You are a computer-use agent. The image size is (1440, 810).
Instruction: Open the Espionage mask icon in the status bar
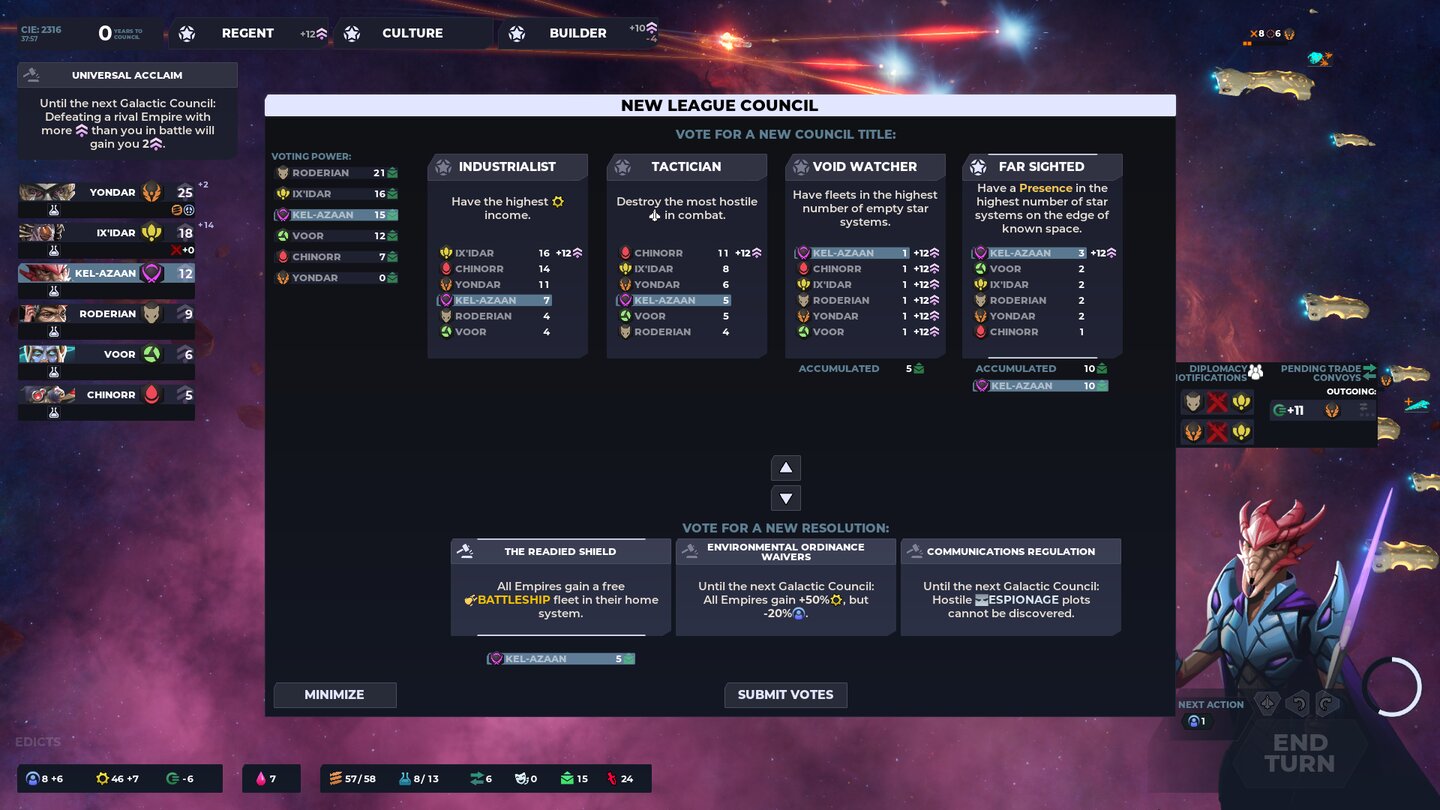tap(522, 778)
